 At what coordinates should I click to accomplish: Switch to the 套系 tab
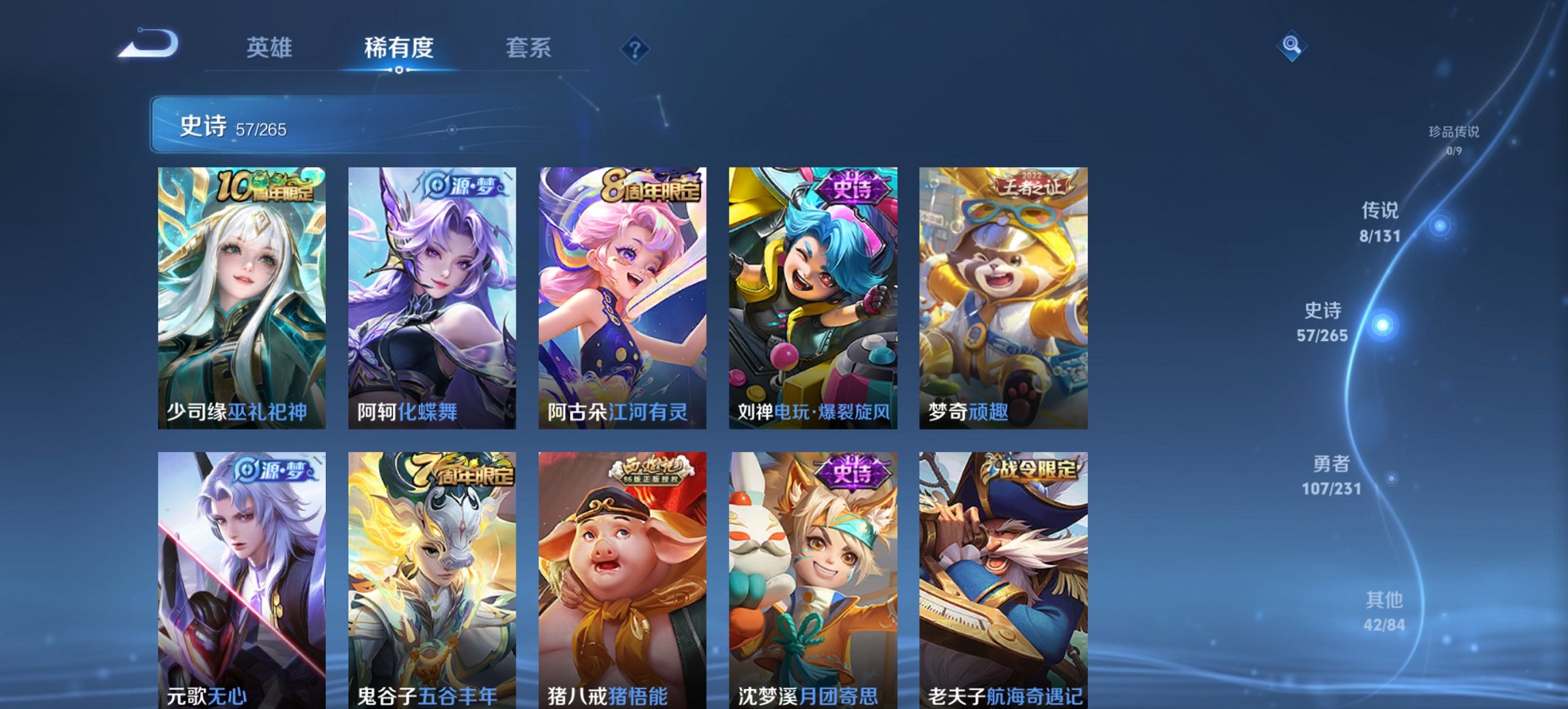[x=528, y=48]
